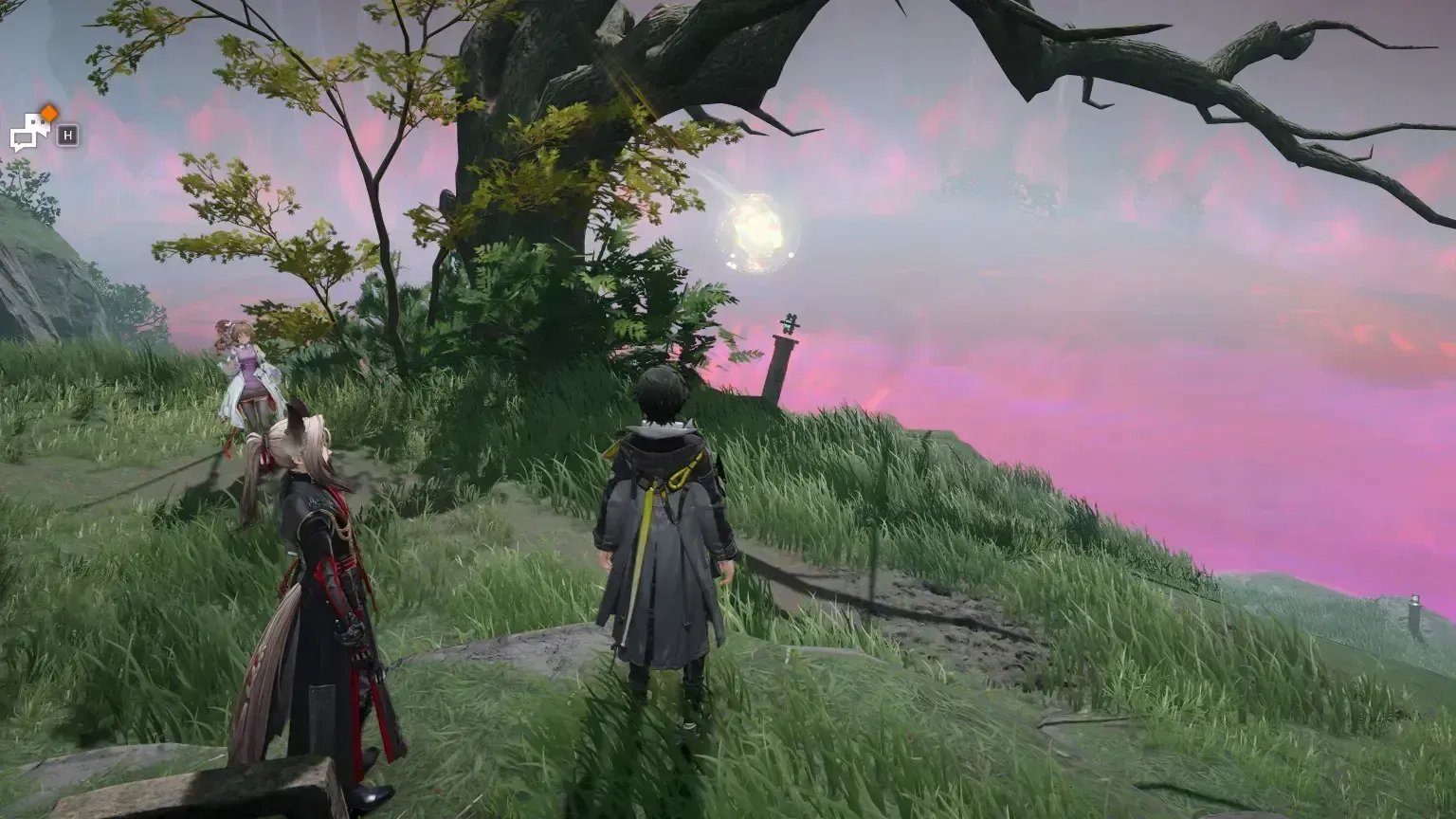Toggle the H shortcut hint display
This screenshot has width=1456, height=819.
[67, 135]
